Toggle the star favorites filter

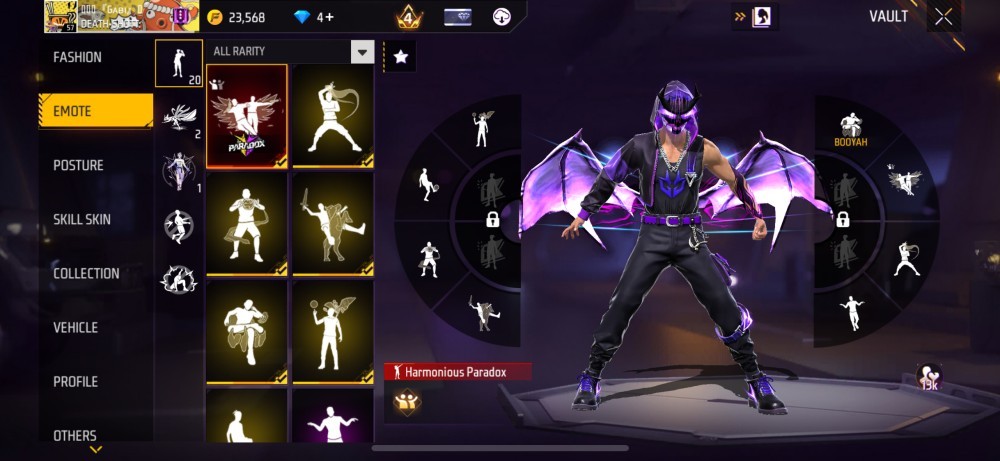click(x=401, y=57)
